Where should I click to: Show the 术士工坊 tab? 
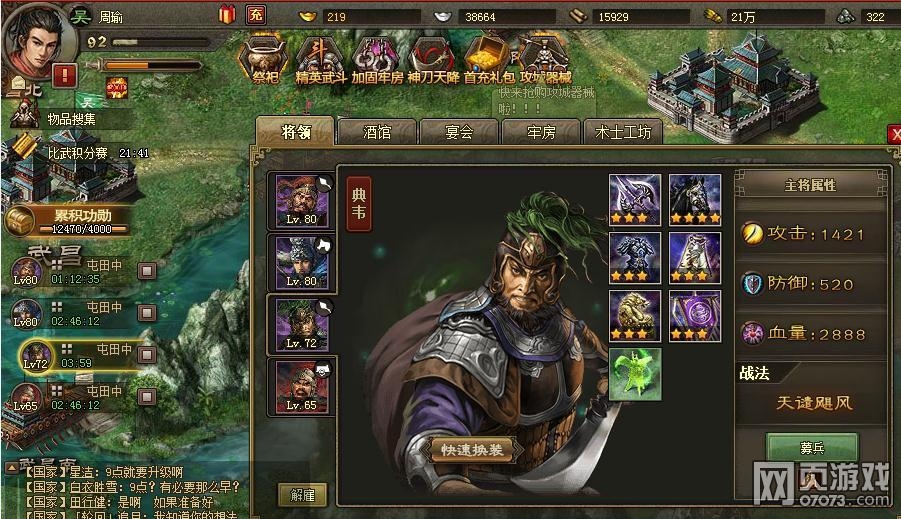623,133
